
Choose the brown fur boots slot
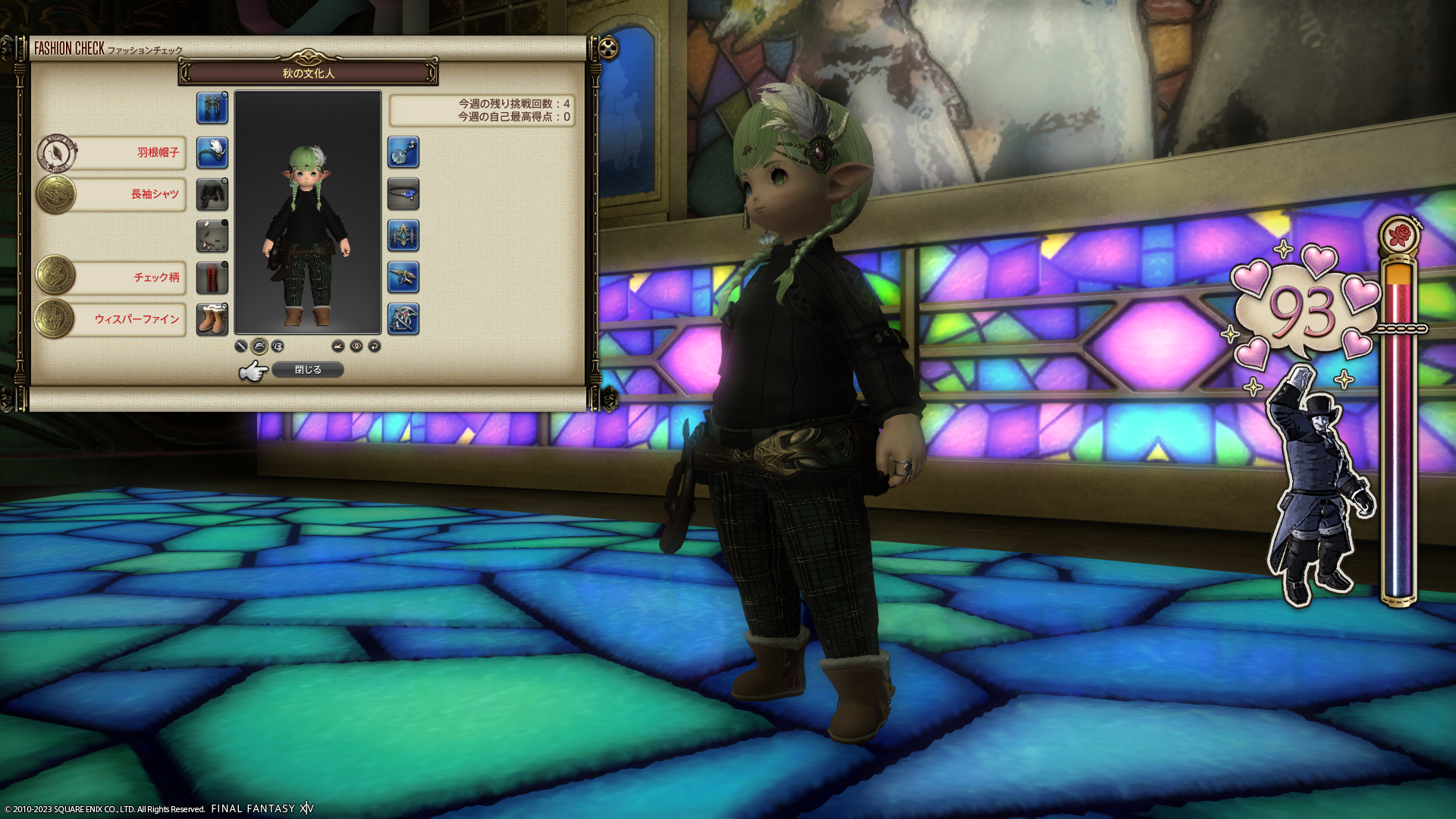pos(212,319)
